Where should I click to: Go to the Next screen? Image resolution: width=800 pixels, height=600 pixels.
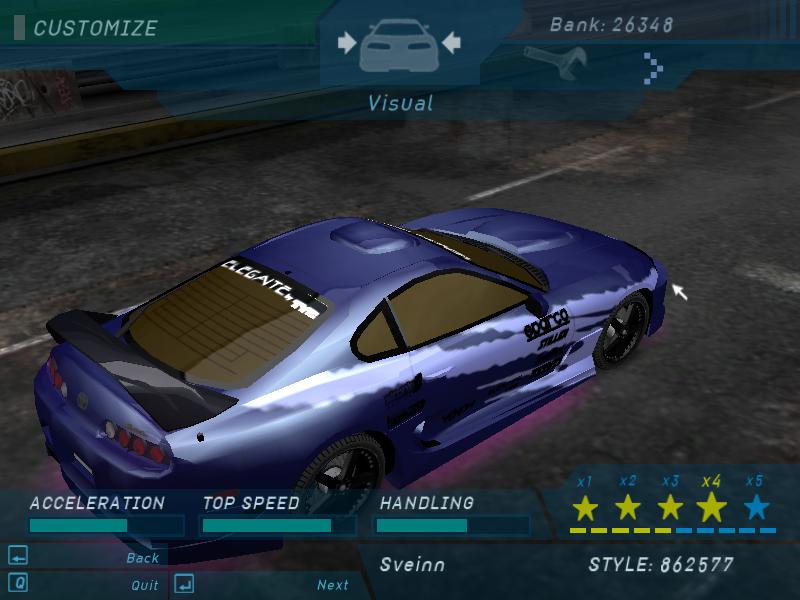(333, 585)
